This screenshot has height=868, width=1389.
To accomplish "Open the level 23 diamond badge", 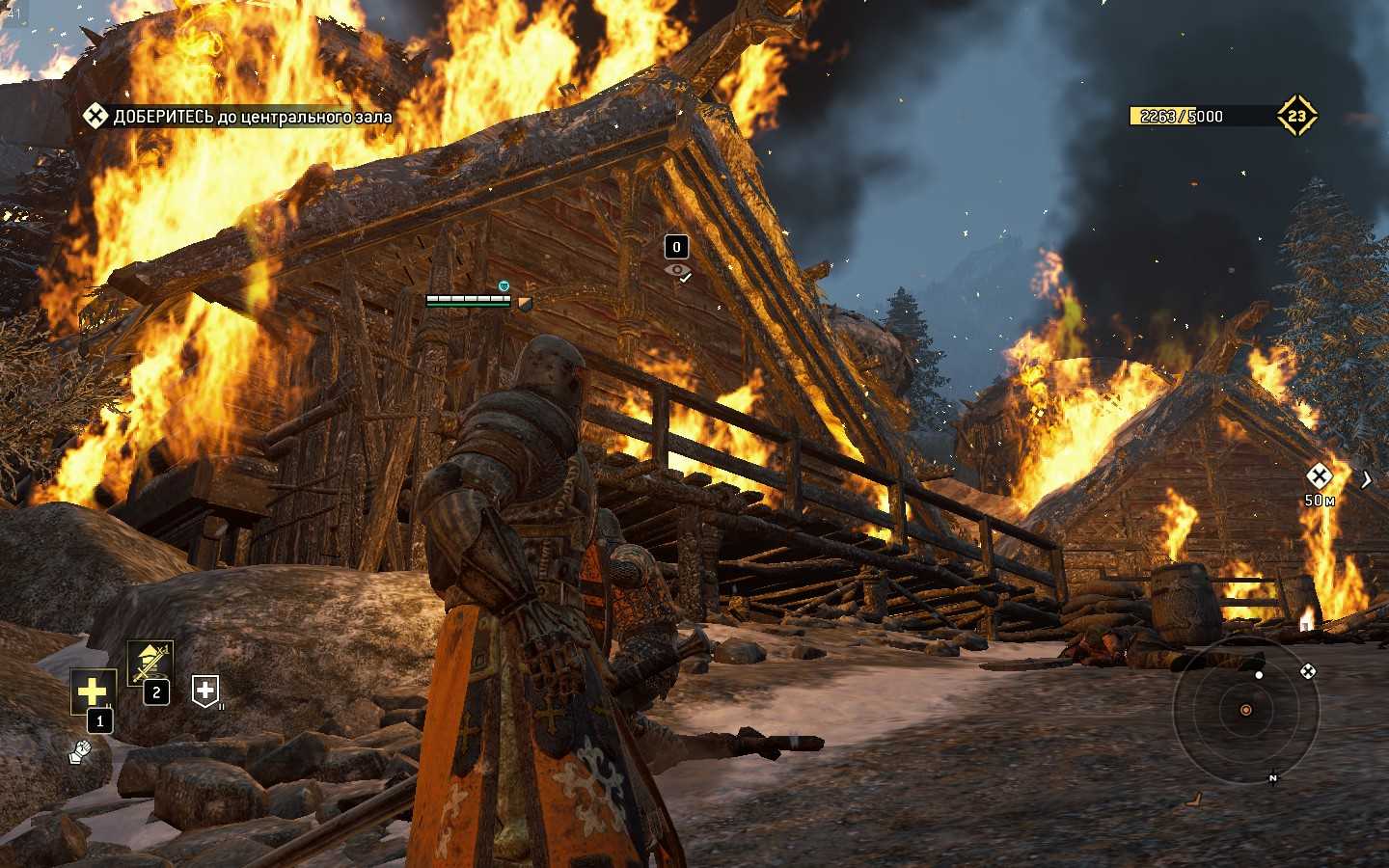I will pyautogui.click(x=1296, y=116).
